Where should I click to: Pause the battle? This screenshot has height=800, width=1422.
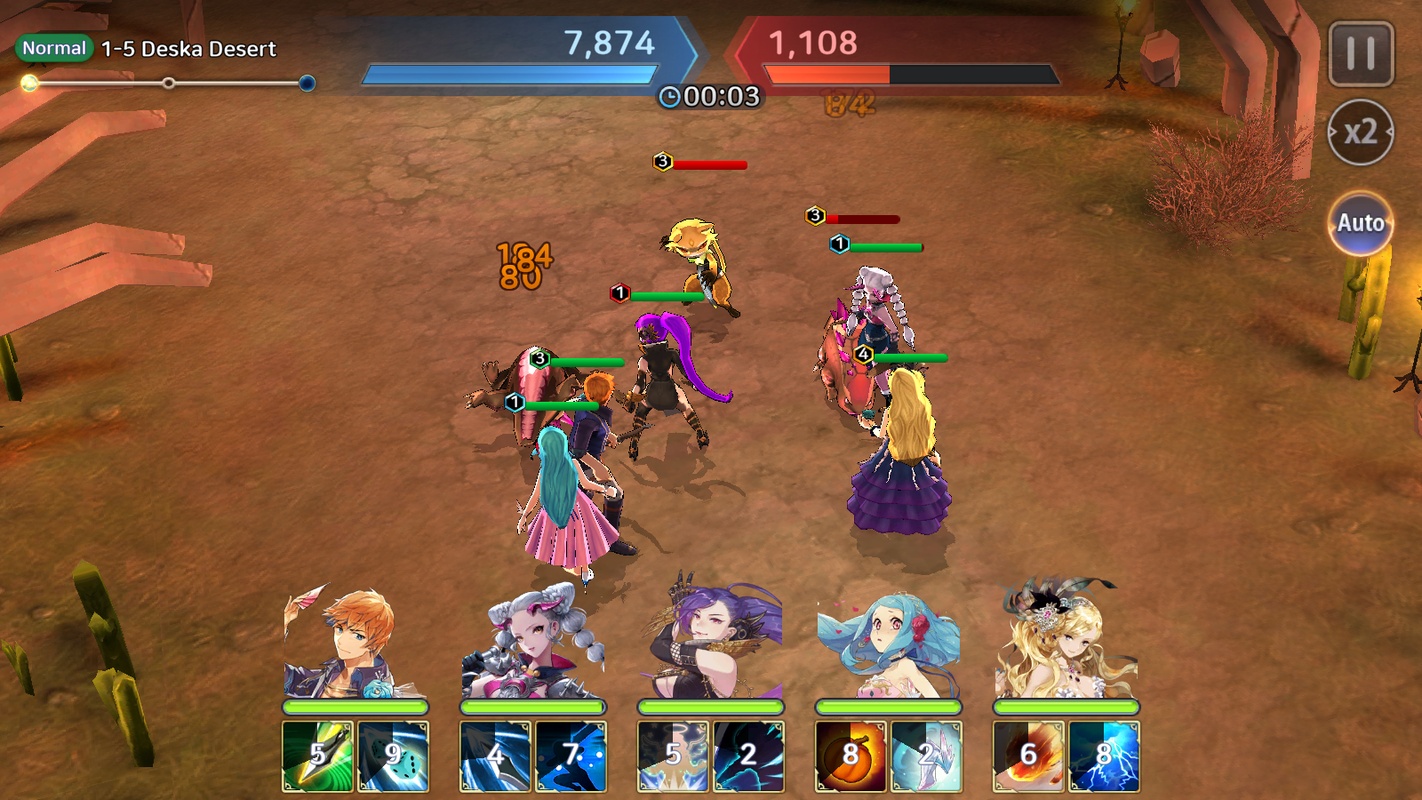pyautogui.click(x=1360, y=54)
